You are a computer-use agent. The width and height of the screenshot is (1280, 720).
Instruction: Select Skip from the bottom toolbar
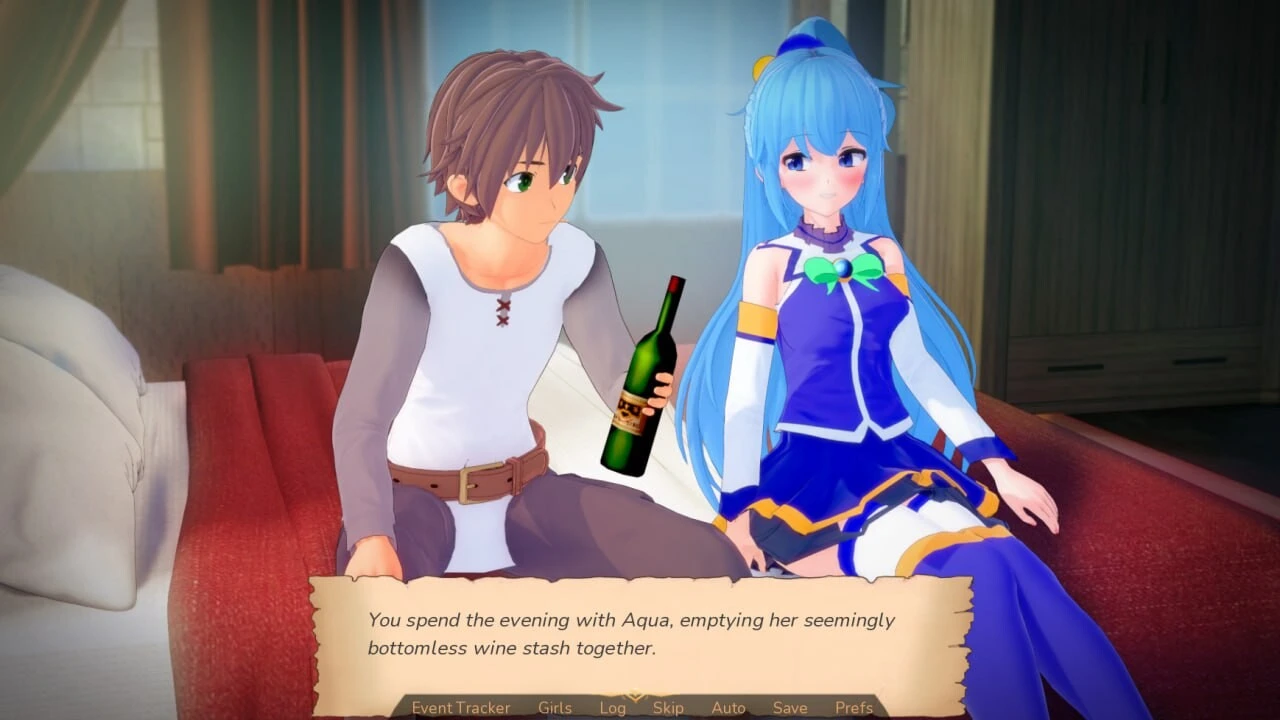pos(668,707)
